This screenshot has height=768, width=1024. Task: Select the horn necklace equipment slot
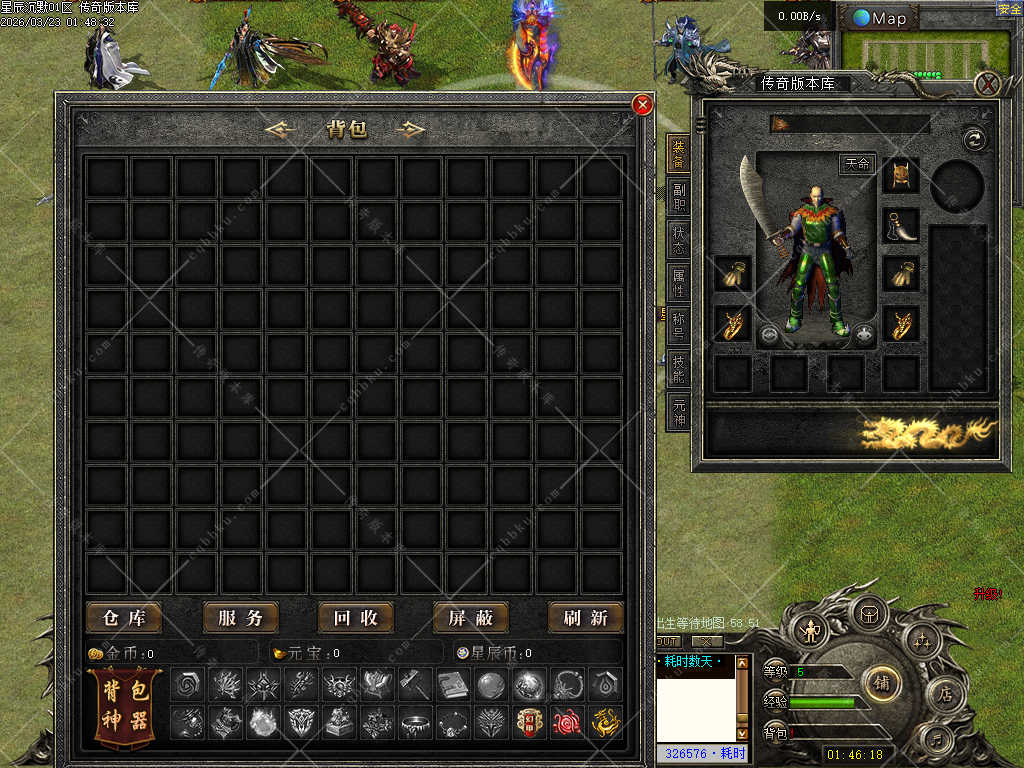click(900, 225)
